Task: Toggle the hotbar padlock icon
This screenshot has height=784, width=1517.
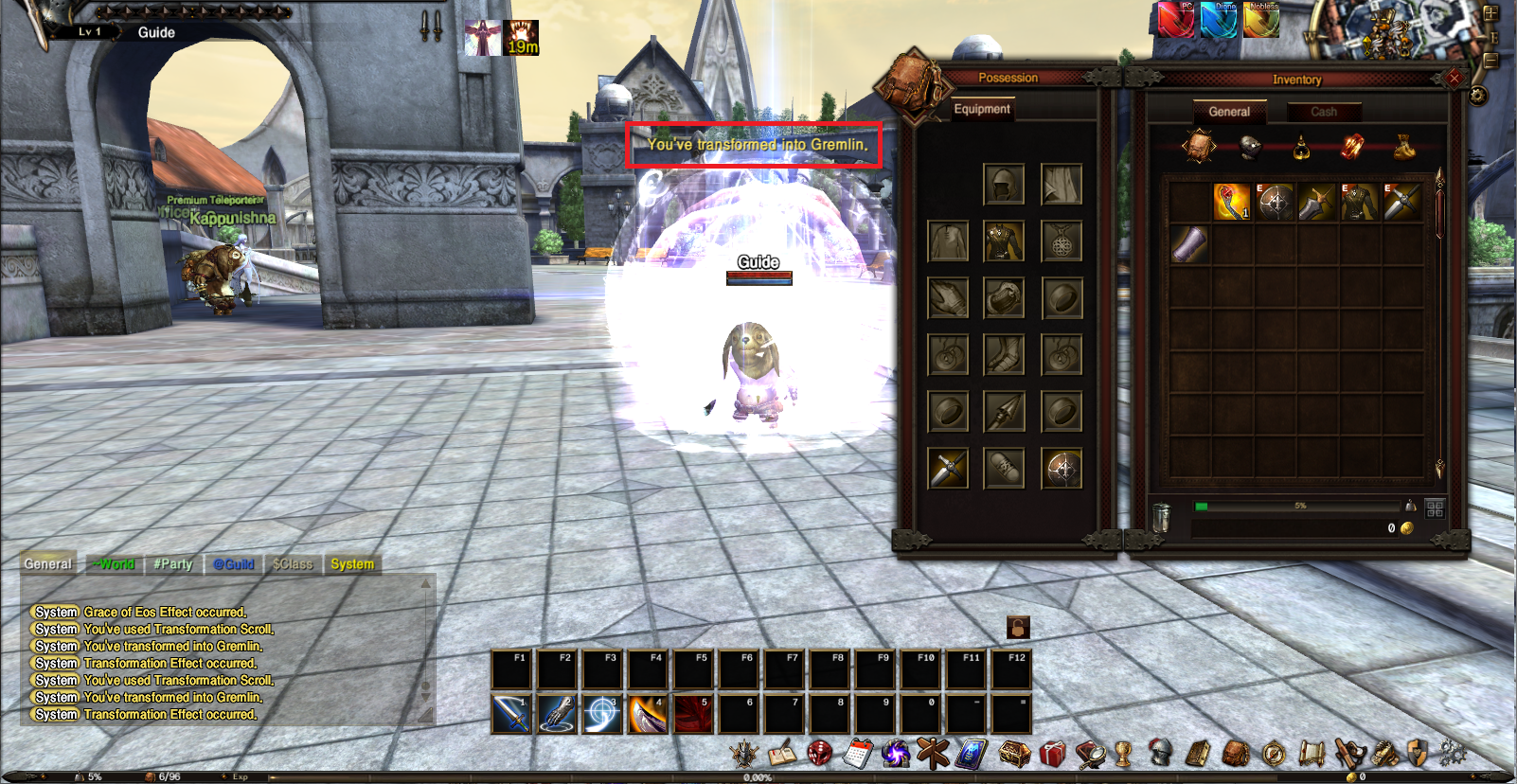Action: pyautogui.click(x=1018, y=627)
